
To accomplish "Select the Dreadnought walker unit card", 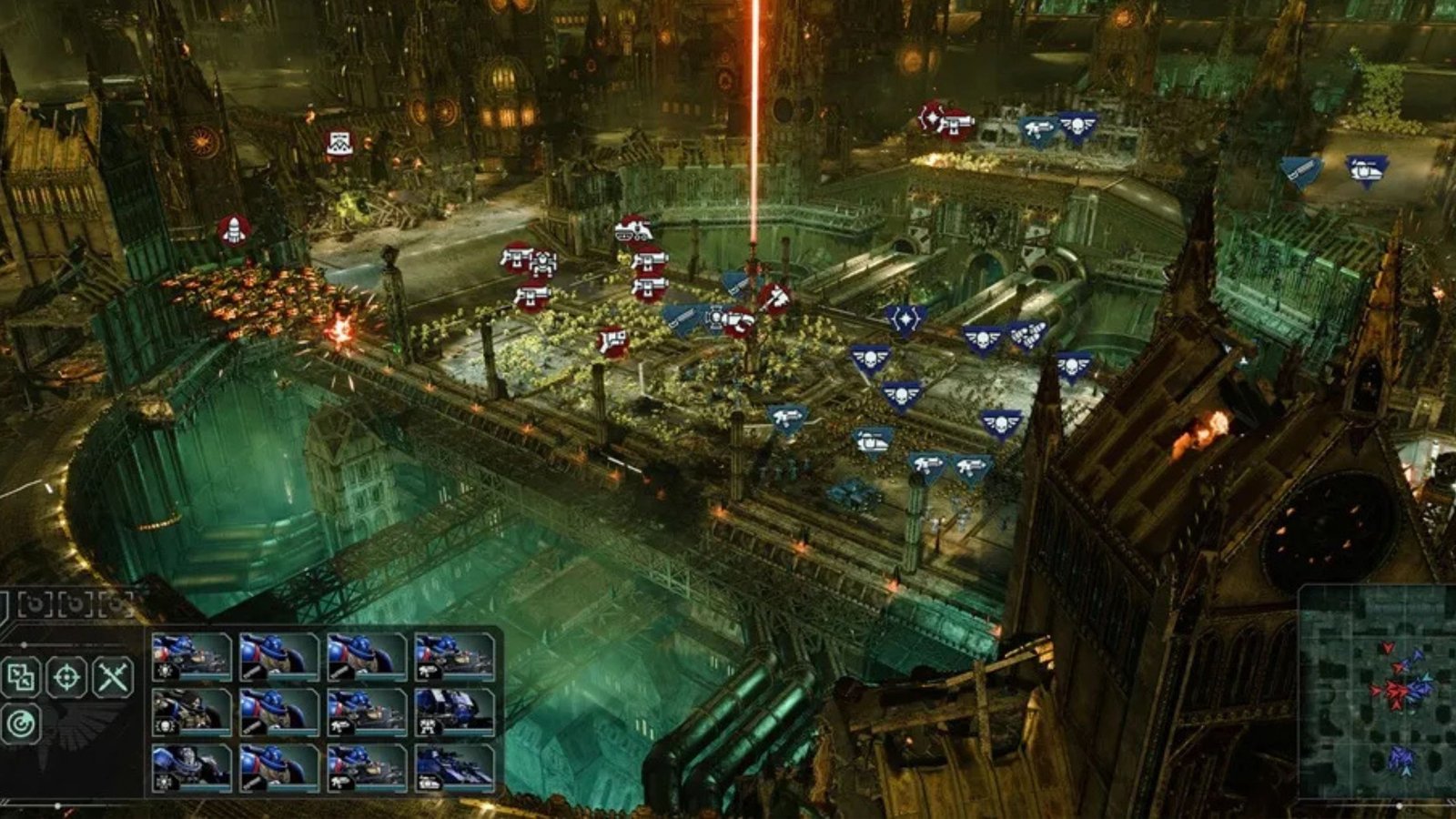I will pyautogui.click(x=454, y=712).
